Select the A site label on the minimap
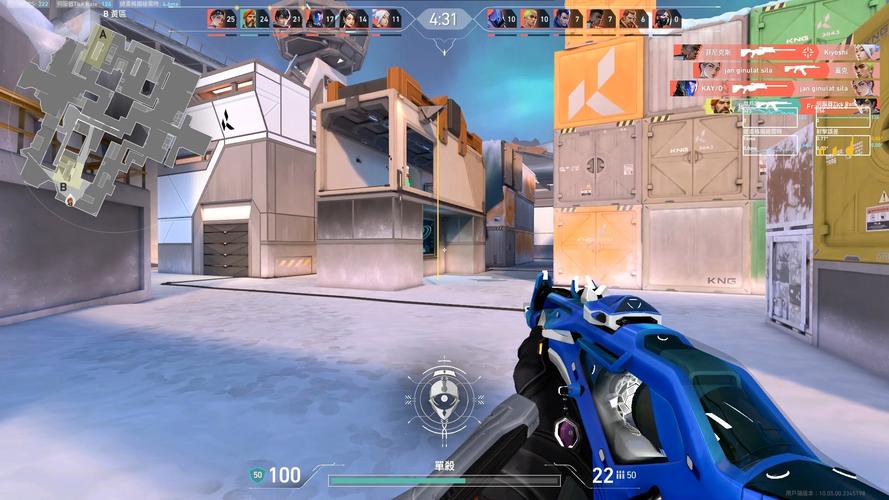The height and width of the screenshot is (500, 889). point(103,33)
